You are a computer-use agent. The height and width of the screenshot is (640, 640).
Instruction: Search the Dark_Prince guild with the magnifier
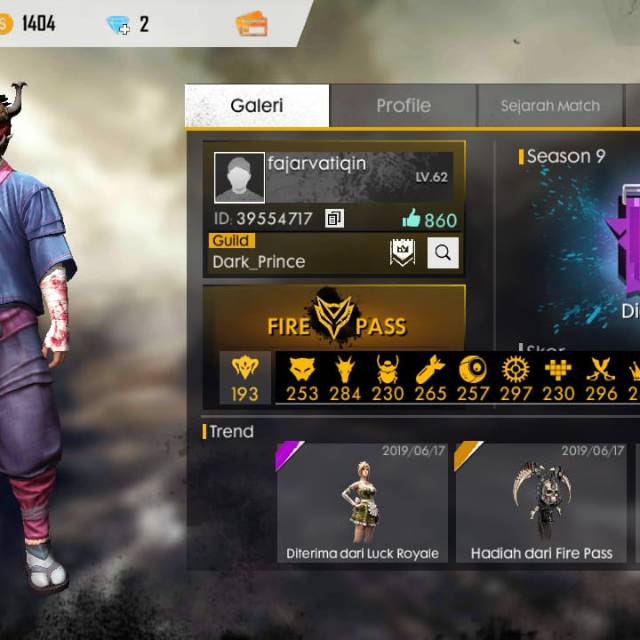(443, 253)
